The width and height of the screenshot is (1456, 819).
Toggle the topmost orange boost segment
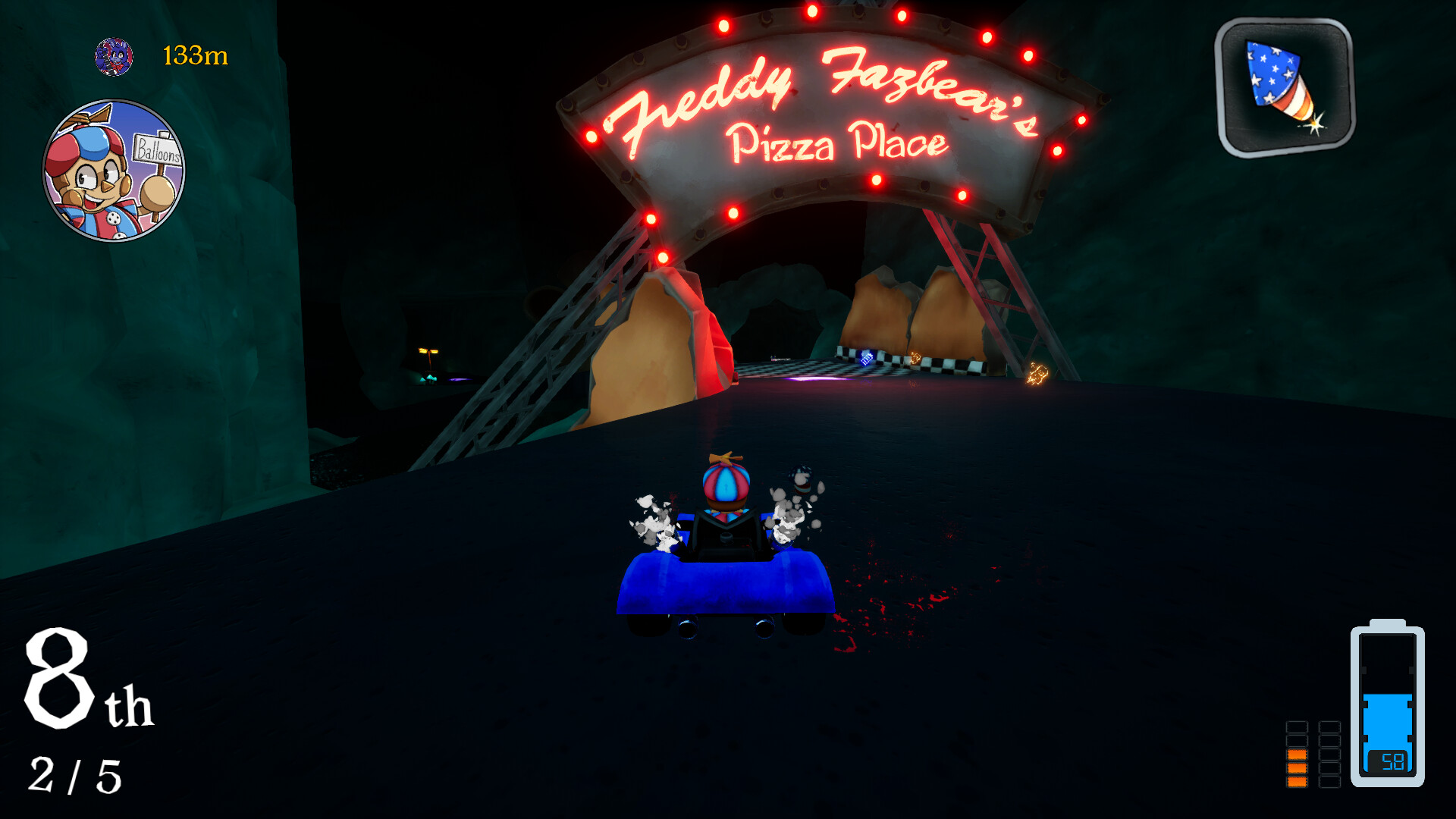(x=1297, y=755)
